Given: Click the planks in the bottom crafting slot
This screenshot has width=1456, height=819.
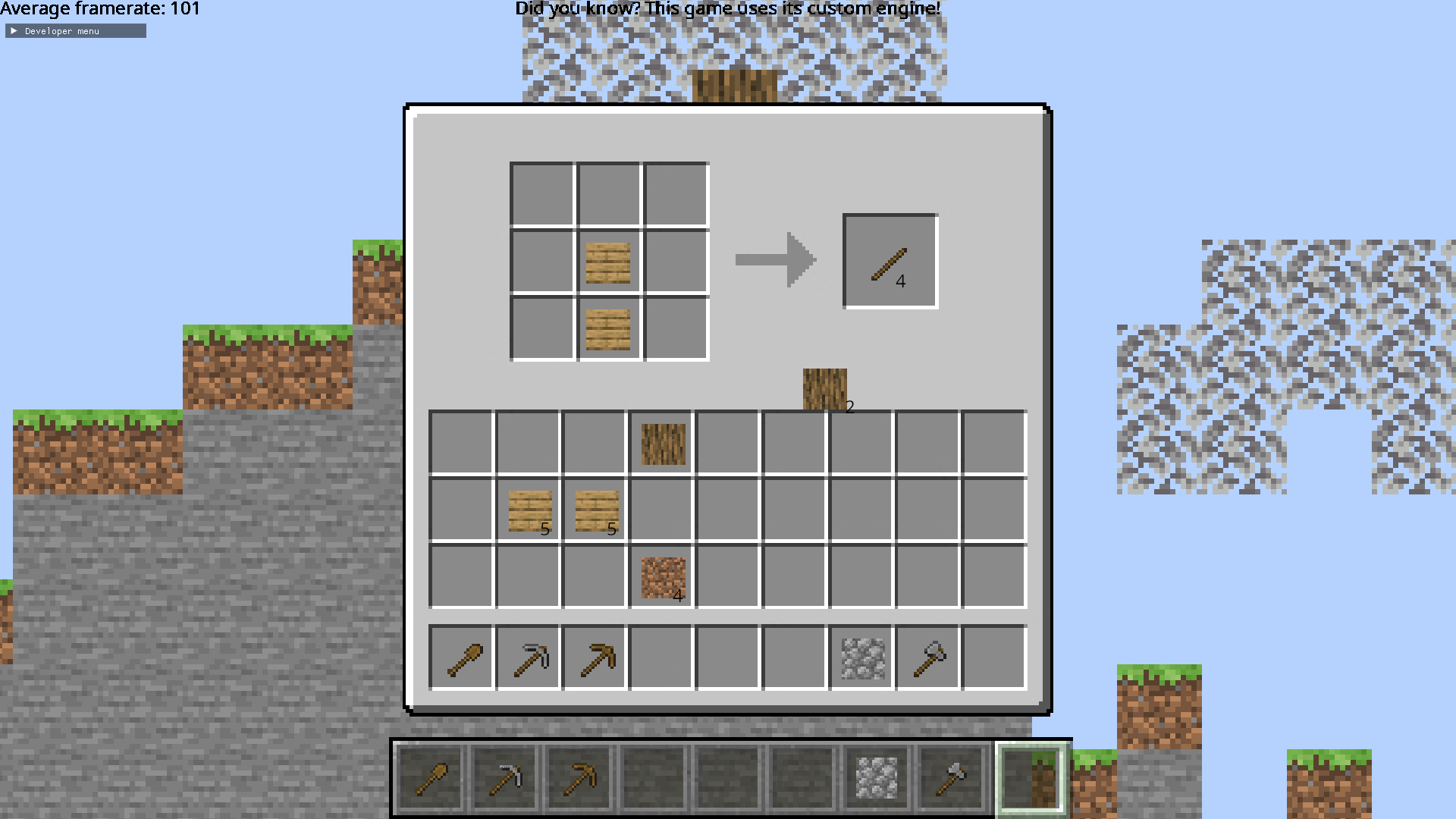Looking at the screenshot, I should [607, 328].
